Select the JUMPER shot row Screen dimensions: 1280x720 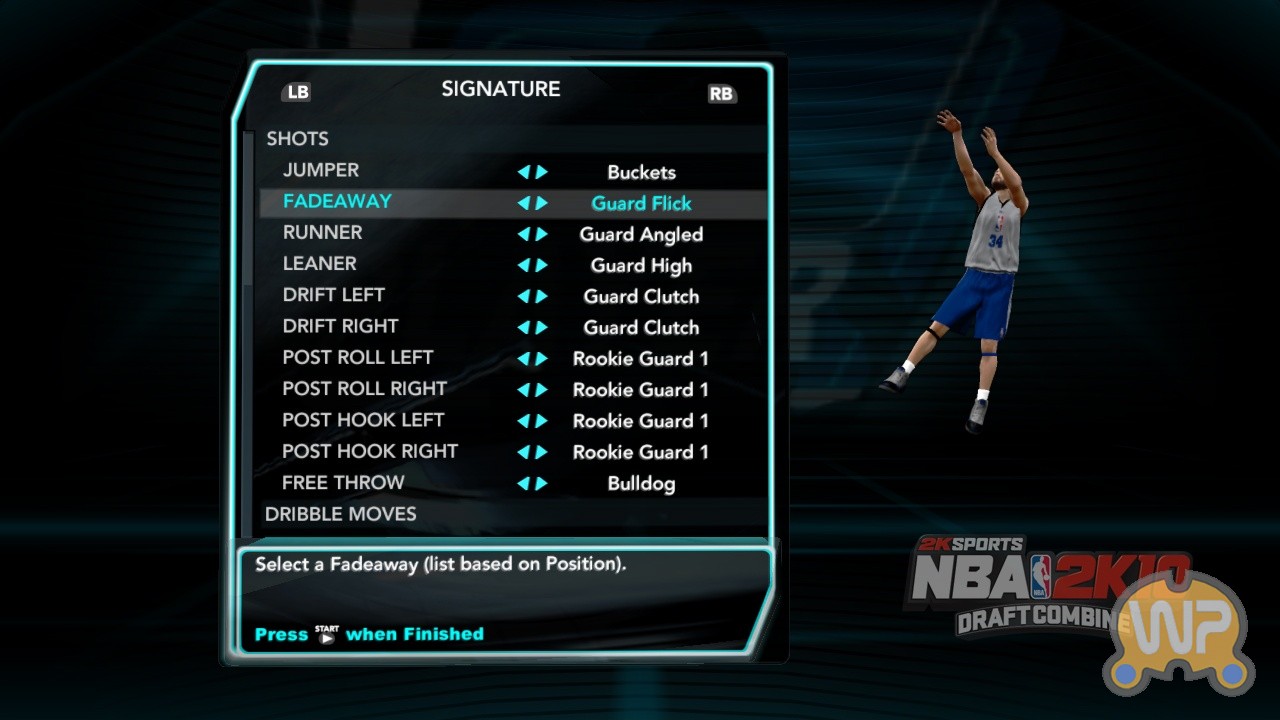point(321,171)
